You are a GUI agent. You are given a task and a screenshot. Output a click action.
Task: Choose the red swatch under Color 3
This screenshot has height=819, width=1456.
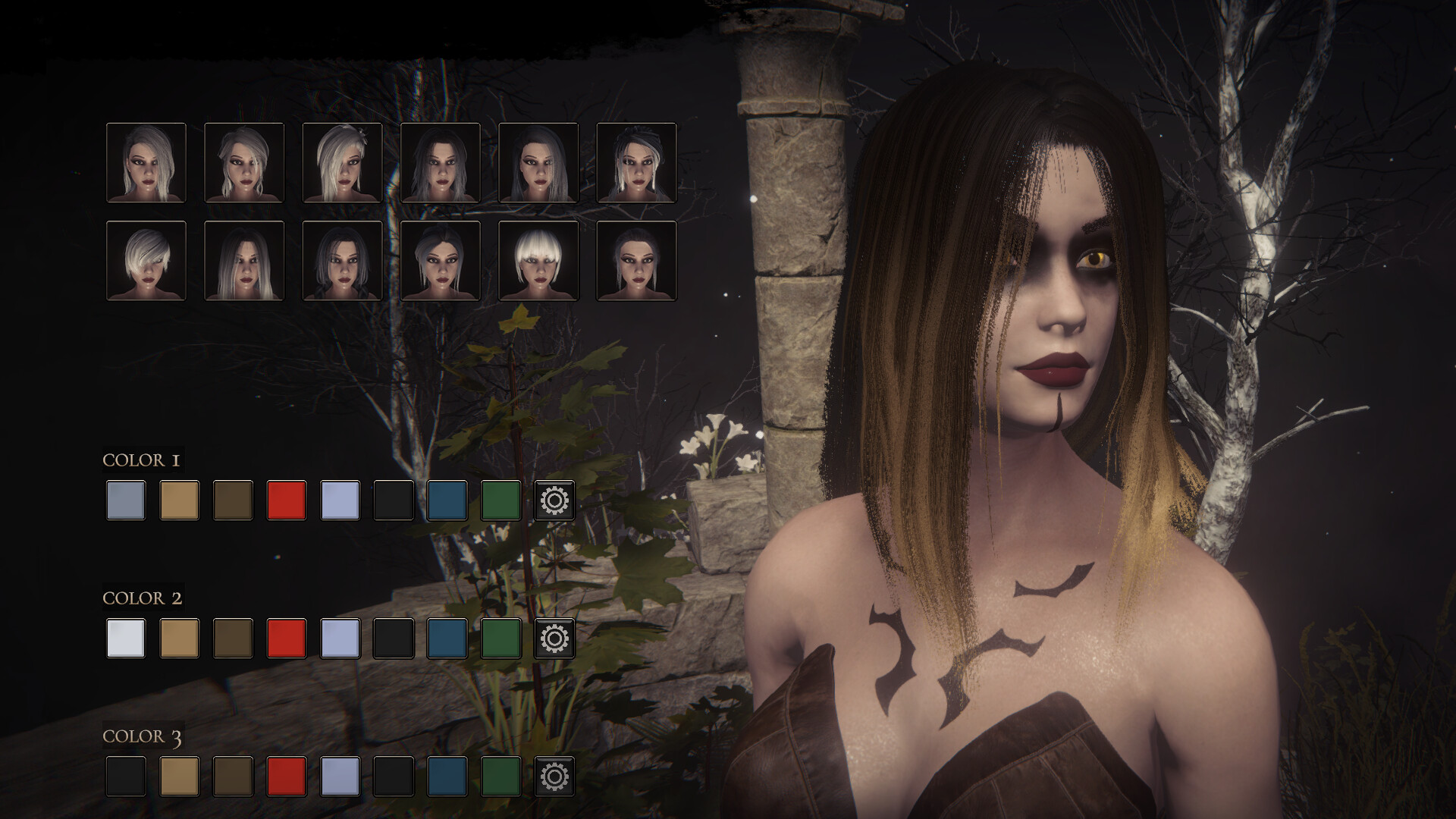coord(287,777)
